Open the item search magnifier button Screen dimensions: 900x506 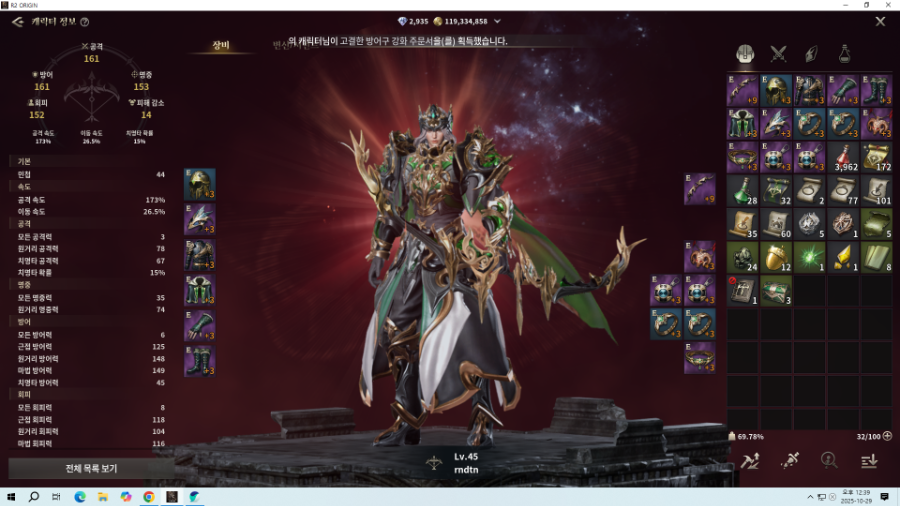pyautogui.click(x=828, y=460)
